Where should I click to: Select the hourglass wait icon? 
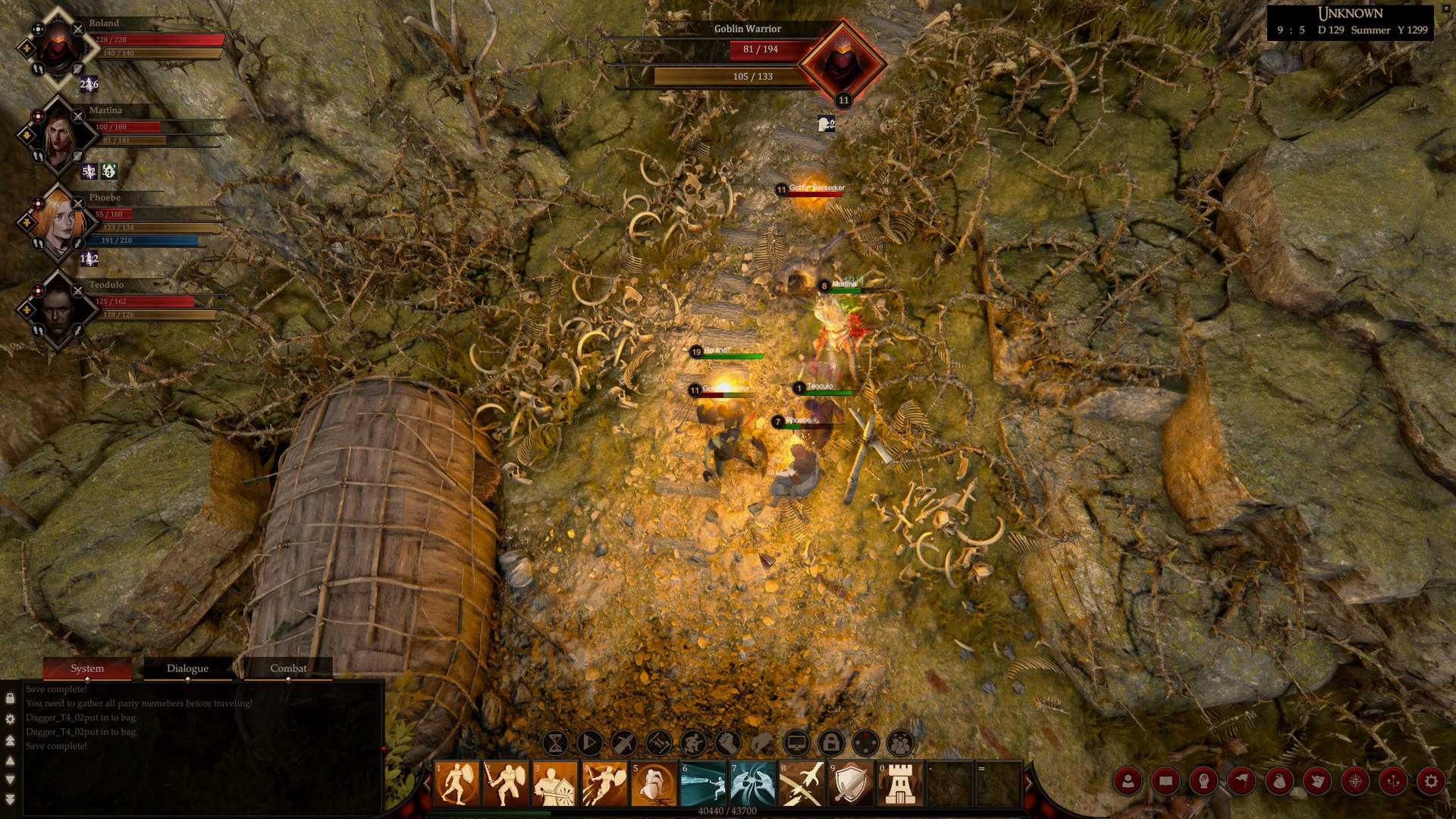[x=556, y=743]
